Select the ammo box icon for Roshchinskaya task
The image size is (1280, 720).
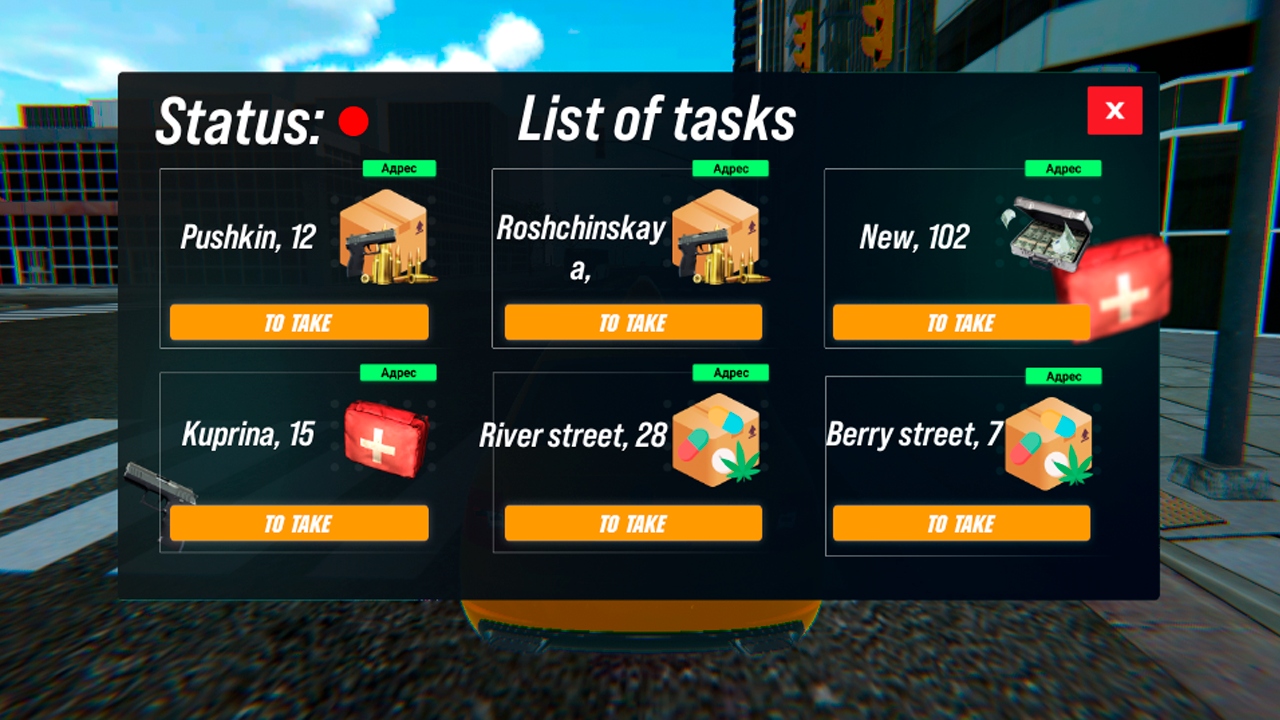coord(723,238)
